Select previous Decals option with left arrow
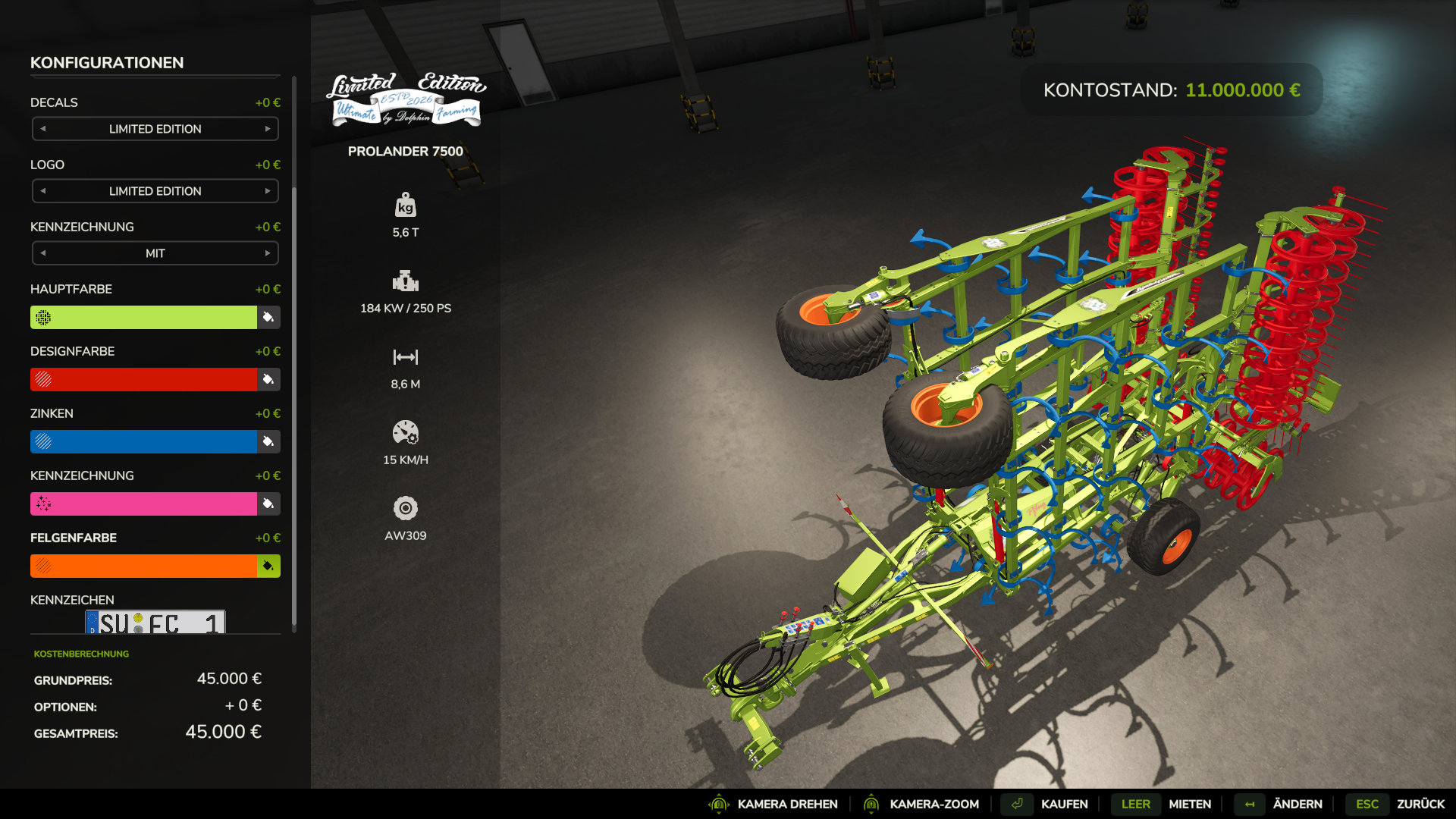 [x=43, y=129]
